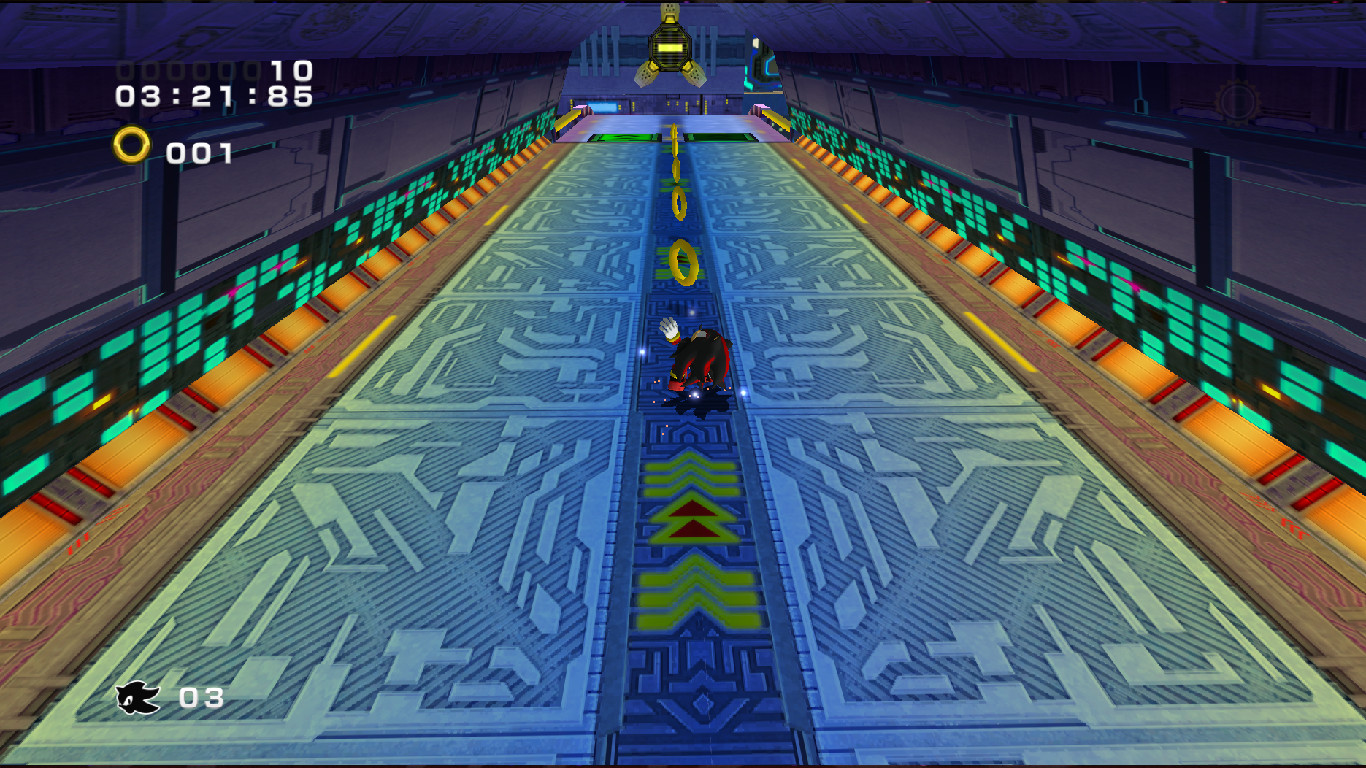Click the Shadow life counter head icon
Screen dimensions: 1366x768
[x=137, y=698]
